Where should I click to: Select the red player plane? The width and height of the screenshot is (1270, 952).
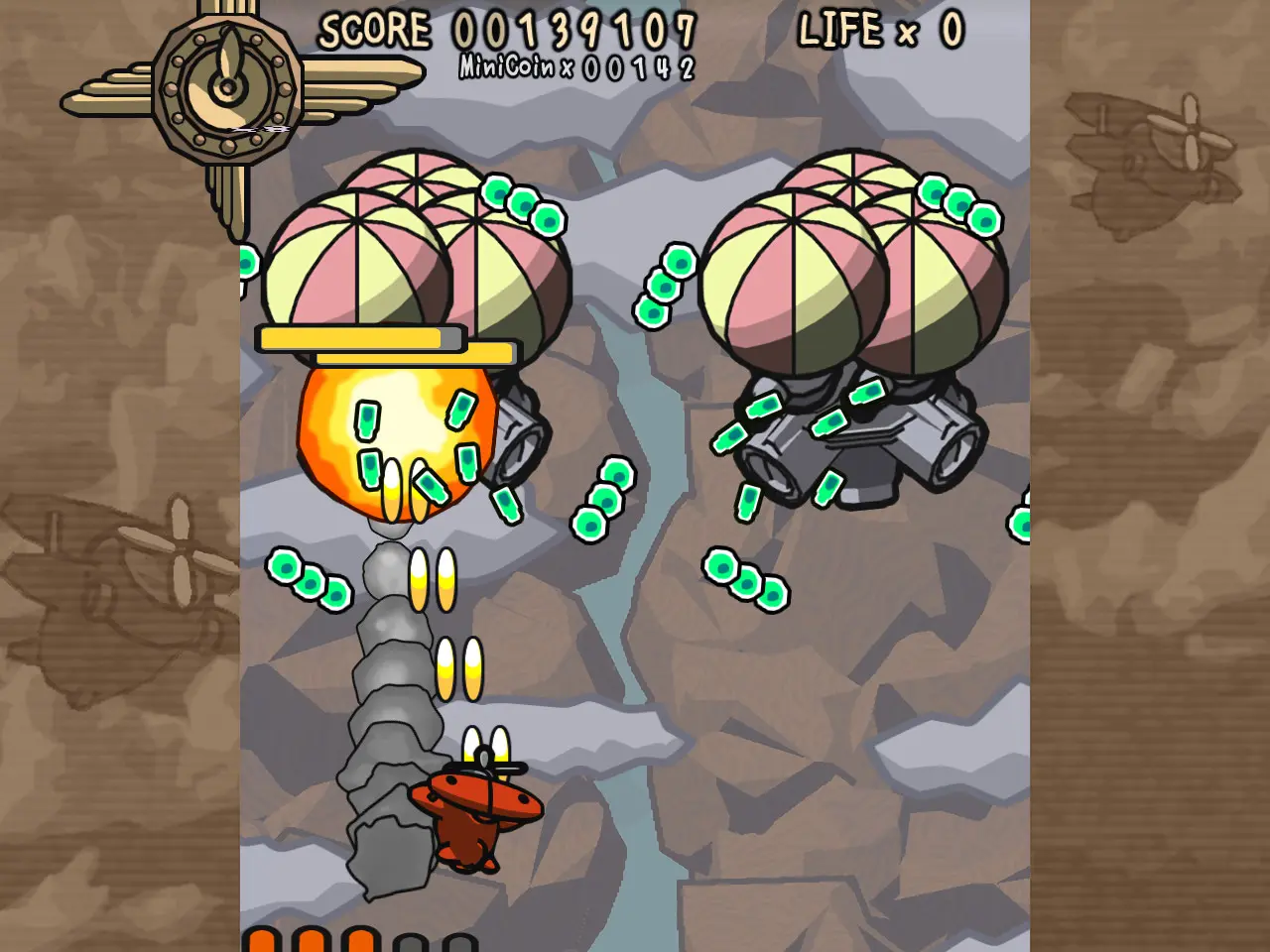click(x=471, y=803)
